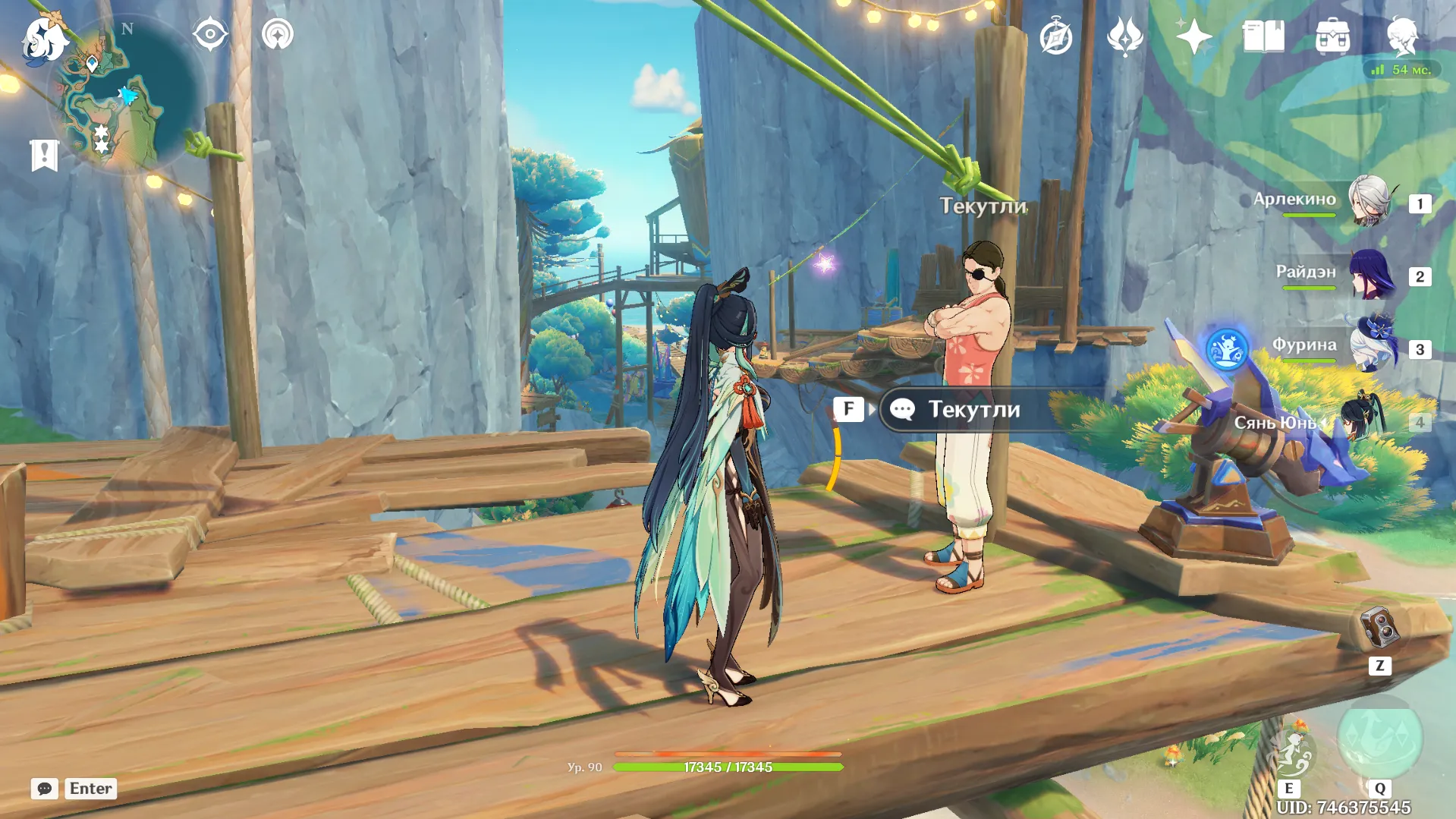This screenshot has width=1456, height=819.
Task: Open the wish star icon
Action: click(1193, 36)
